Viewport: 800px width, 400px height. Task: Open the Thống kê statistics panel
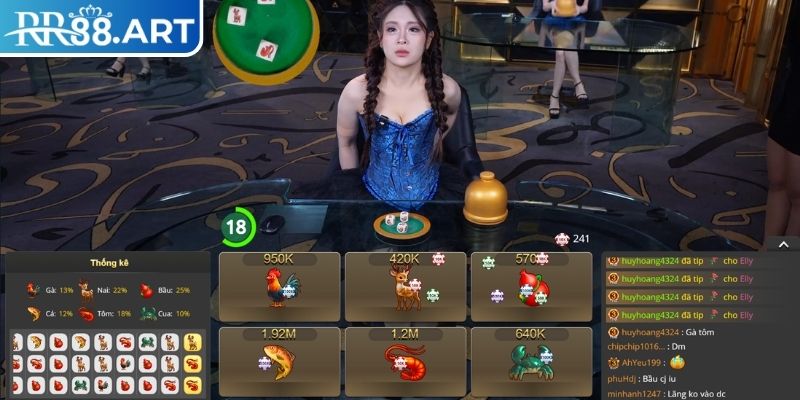click(x=108, y=263)
